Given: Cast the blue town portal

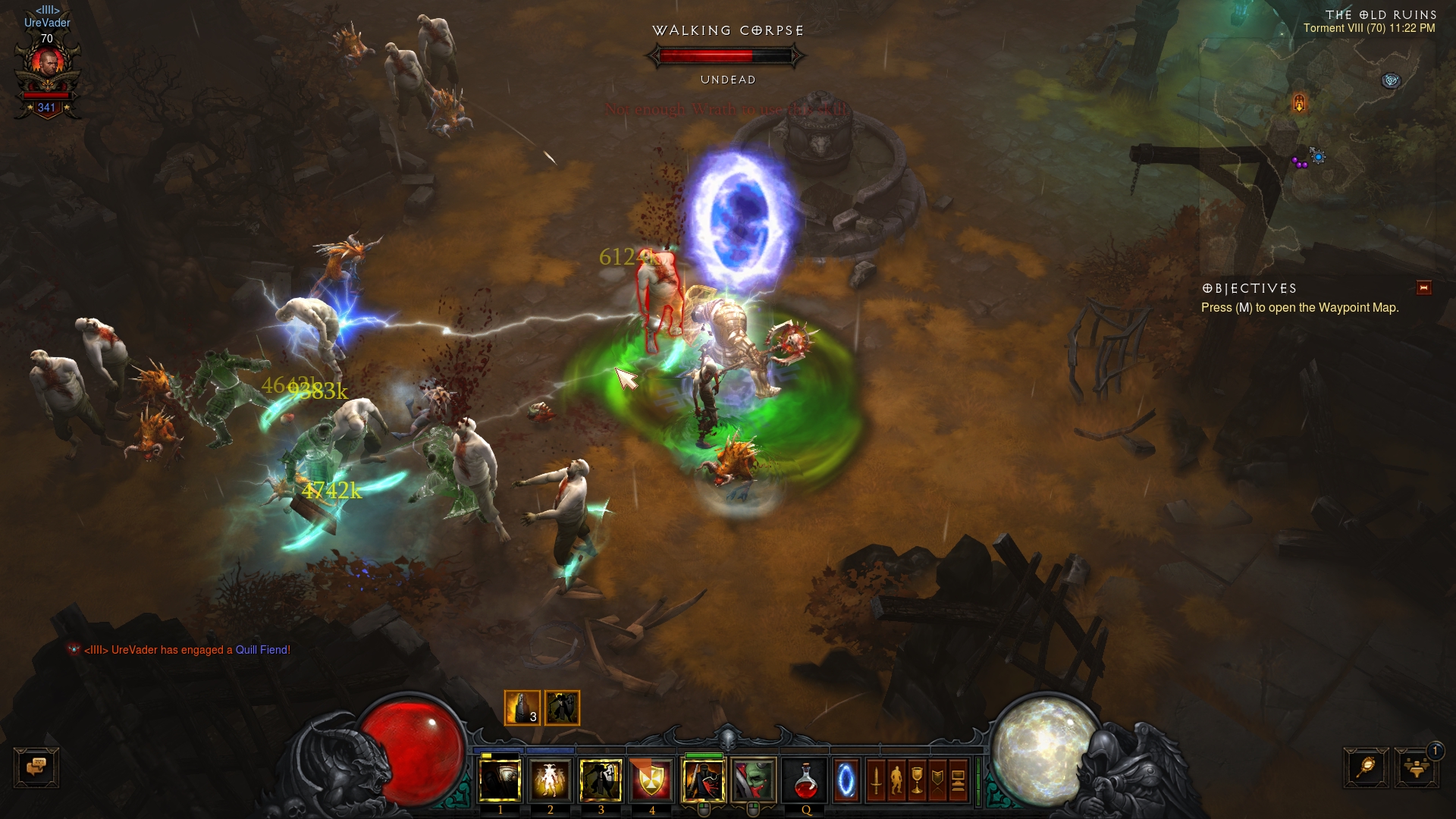Looking at the screenshot, I should tap(846, 780).
